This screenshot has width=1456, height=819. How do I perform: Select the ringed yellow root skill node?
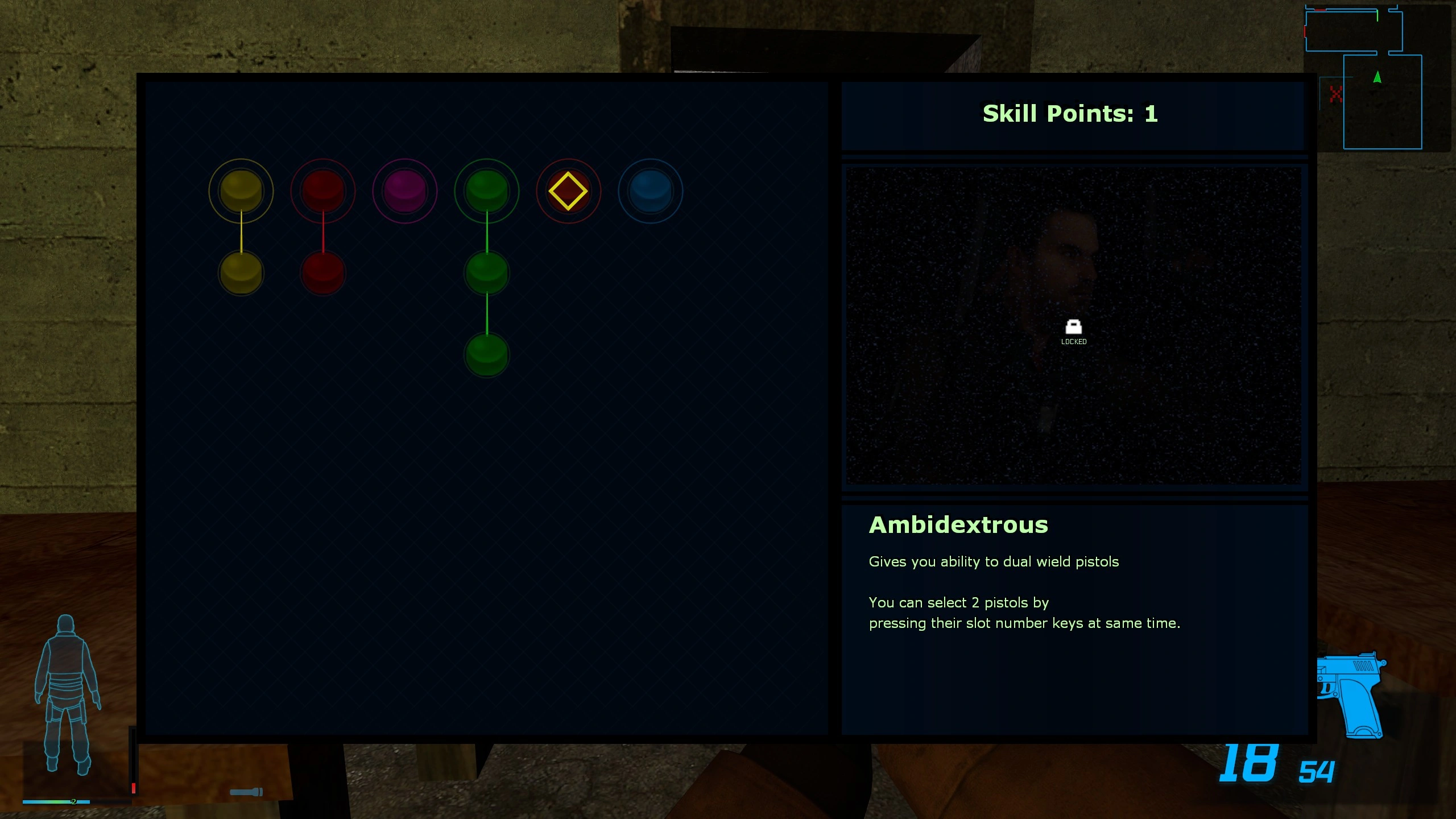[241, 191]
